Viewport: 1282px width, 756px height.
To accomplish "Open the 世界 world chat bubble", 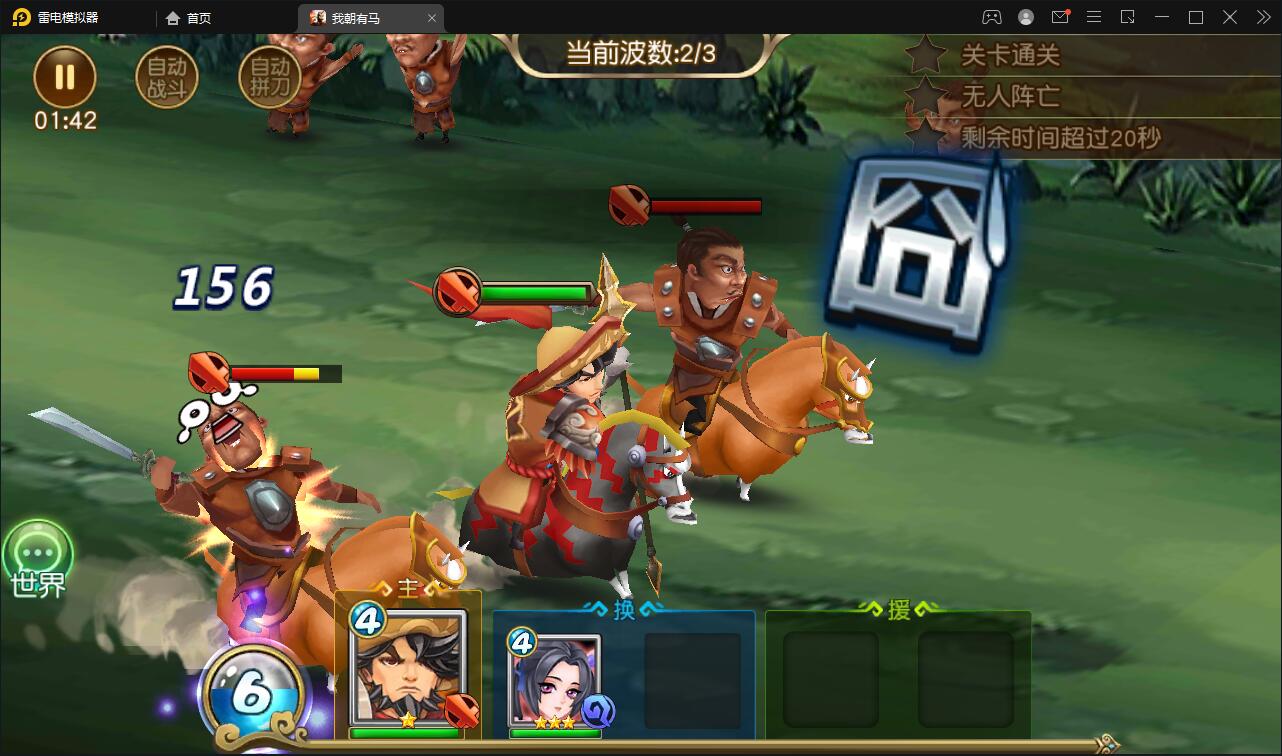I will pyautogui.click(x=39, y=554).
